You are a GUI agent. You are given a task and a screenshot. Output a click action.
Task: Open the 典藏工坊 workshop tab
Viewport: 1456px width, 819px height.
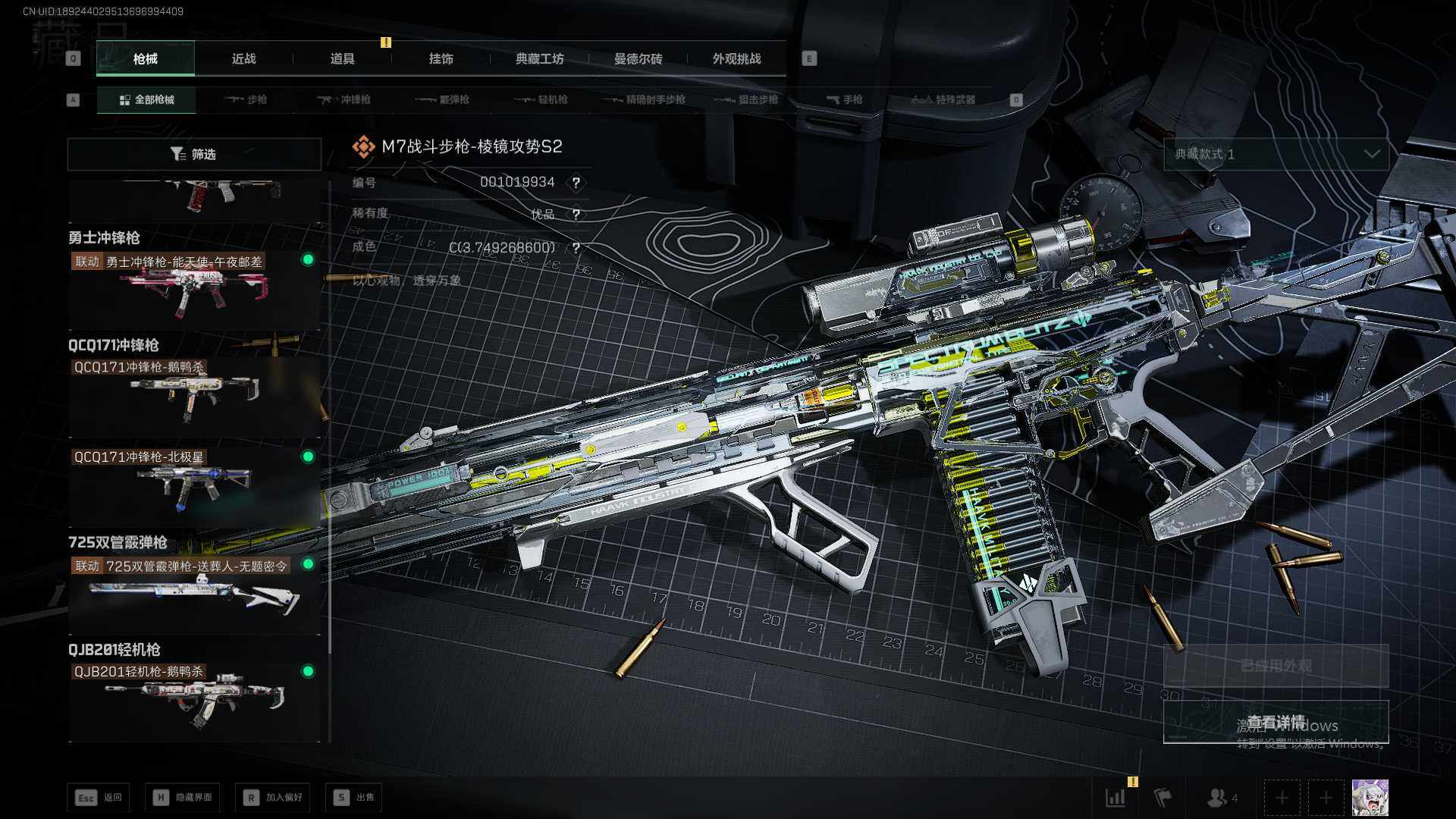[539, 59]
